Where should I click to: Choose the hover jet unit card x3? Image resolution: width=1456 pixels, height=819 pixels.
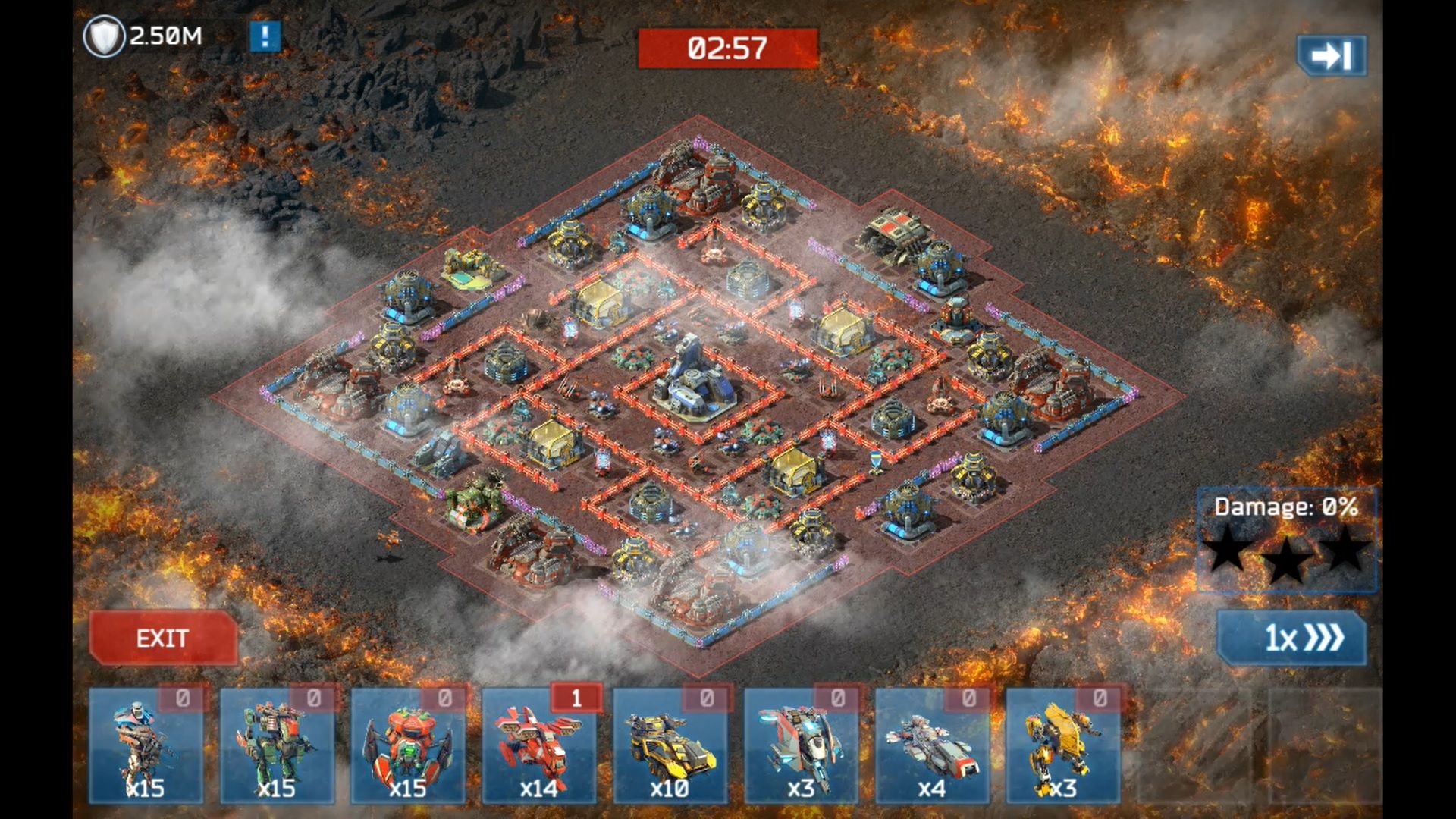(801, 745)
